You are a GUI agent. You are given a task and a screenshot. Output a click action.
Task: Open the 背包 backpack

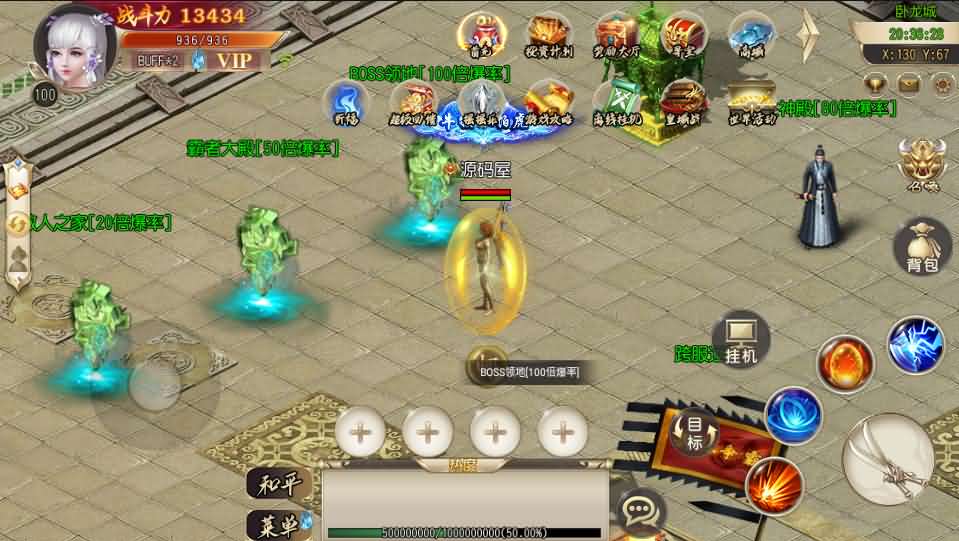pyautogui.click(x=922, y=247)
